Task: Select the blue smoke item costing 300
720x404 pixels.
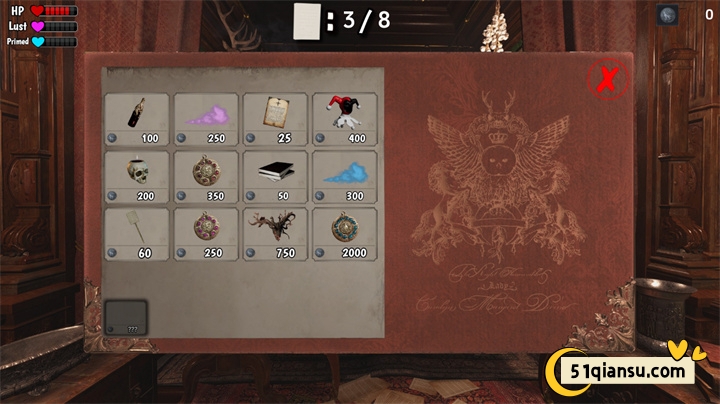Action: 344,176
